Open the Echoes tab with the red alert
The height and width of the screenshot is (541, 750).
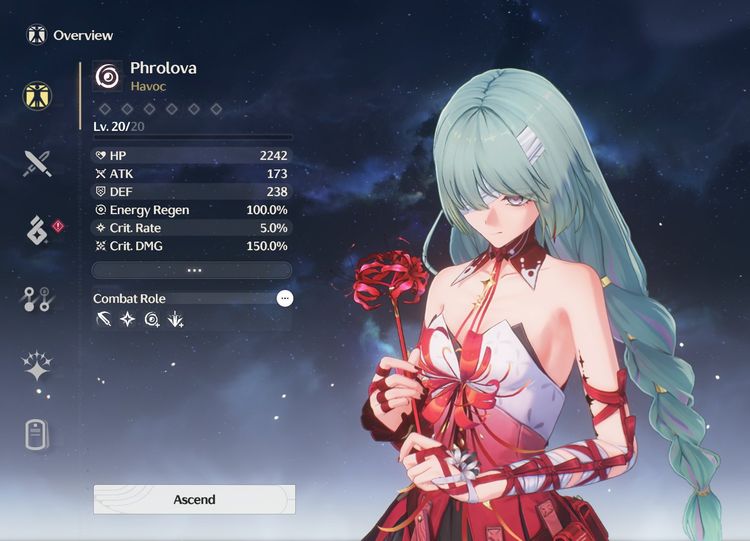(x=38, y=230)
